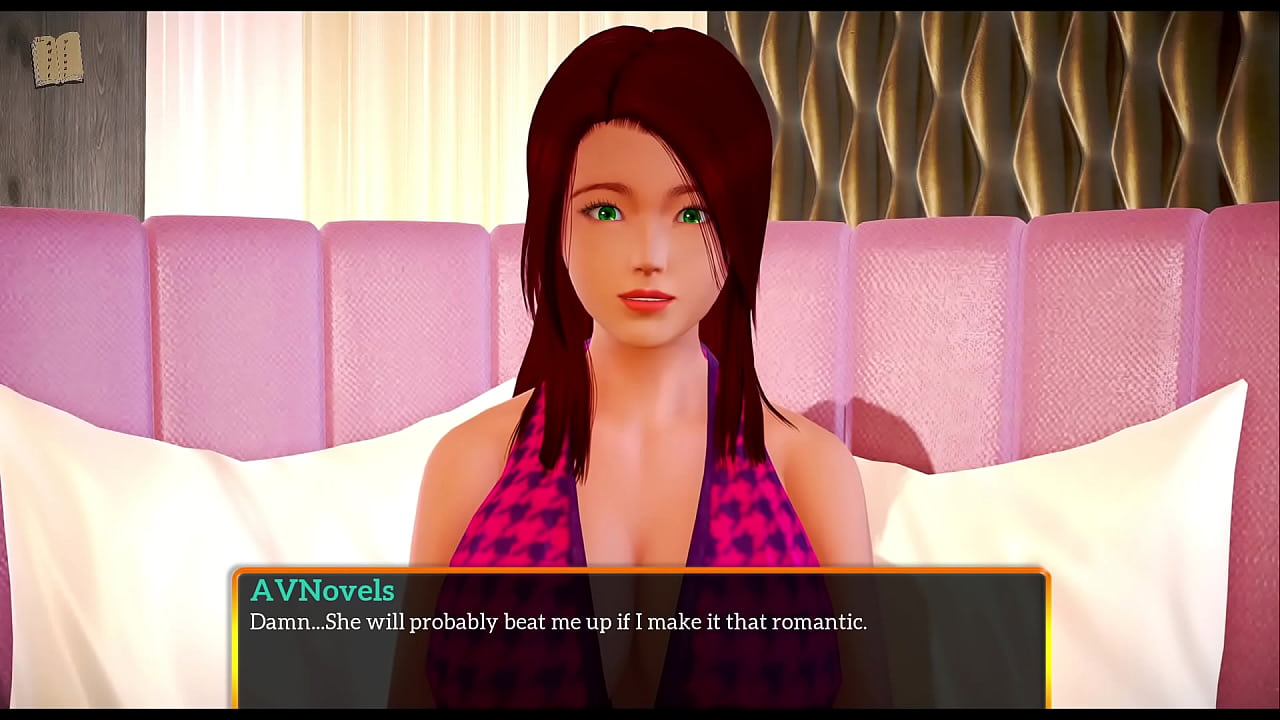Click the AVNovels dialogue box to continue
1280x720 pixels.
[x=640, y=638]
